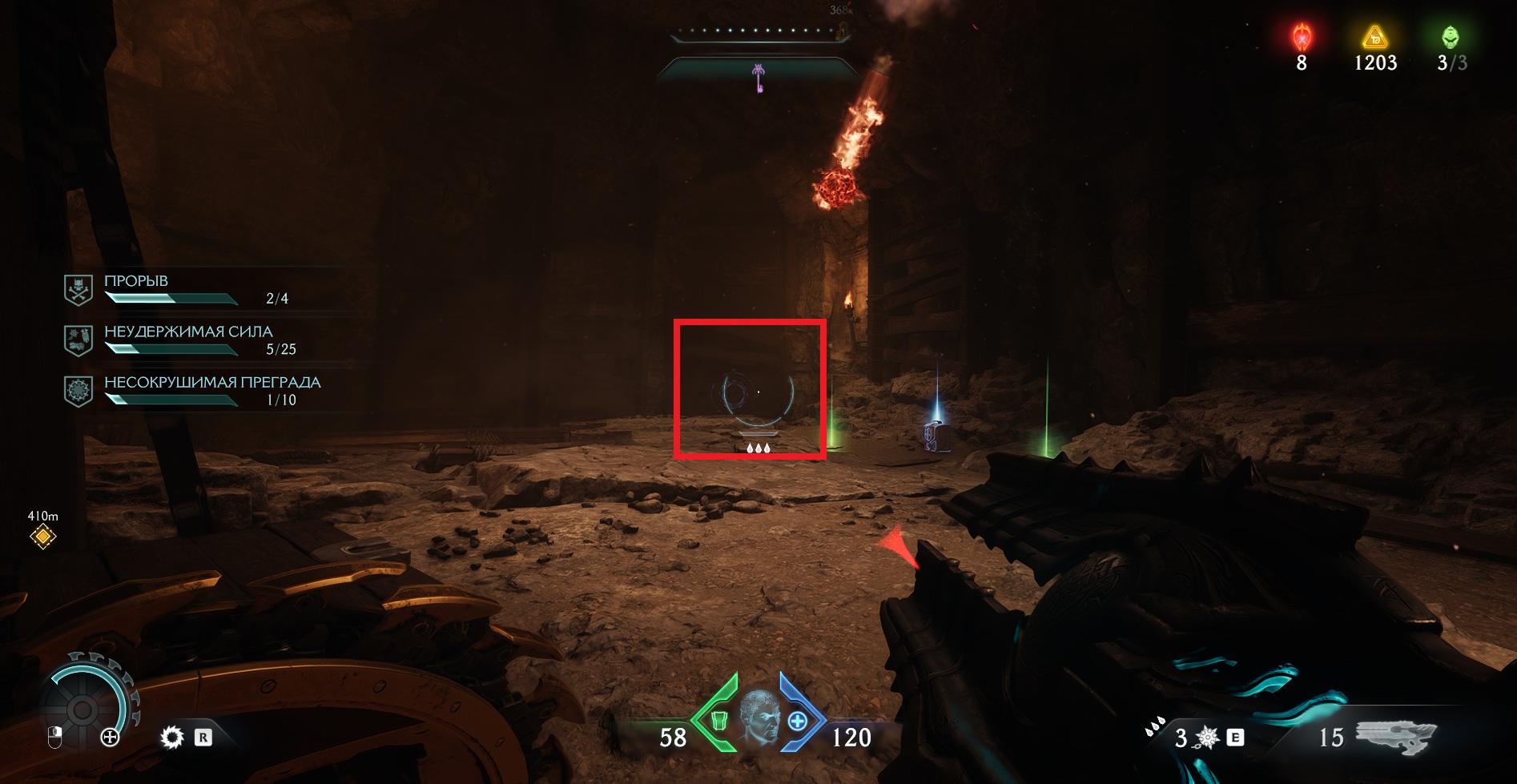The height and width of the screenshot is (784, 1517).
Task: Click the blue health cross icon
Action: (798, 722)
